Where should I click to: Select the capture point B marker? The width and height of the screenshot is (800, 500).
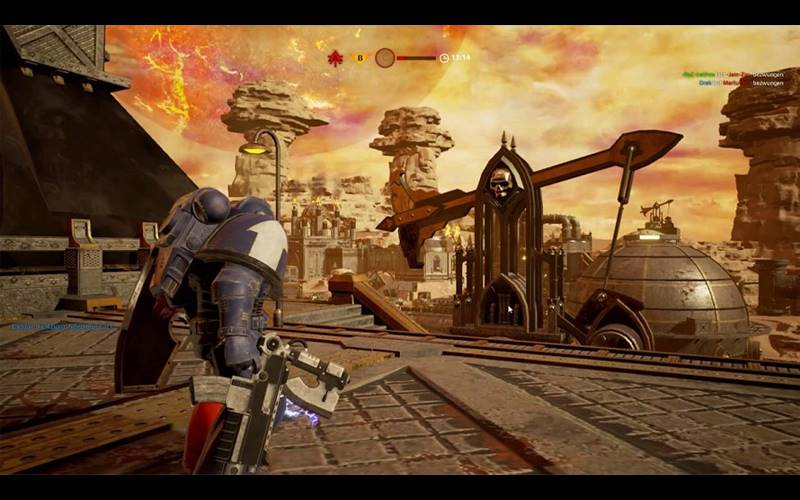pyautogui.click(x=360, y=58)
